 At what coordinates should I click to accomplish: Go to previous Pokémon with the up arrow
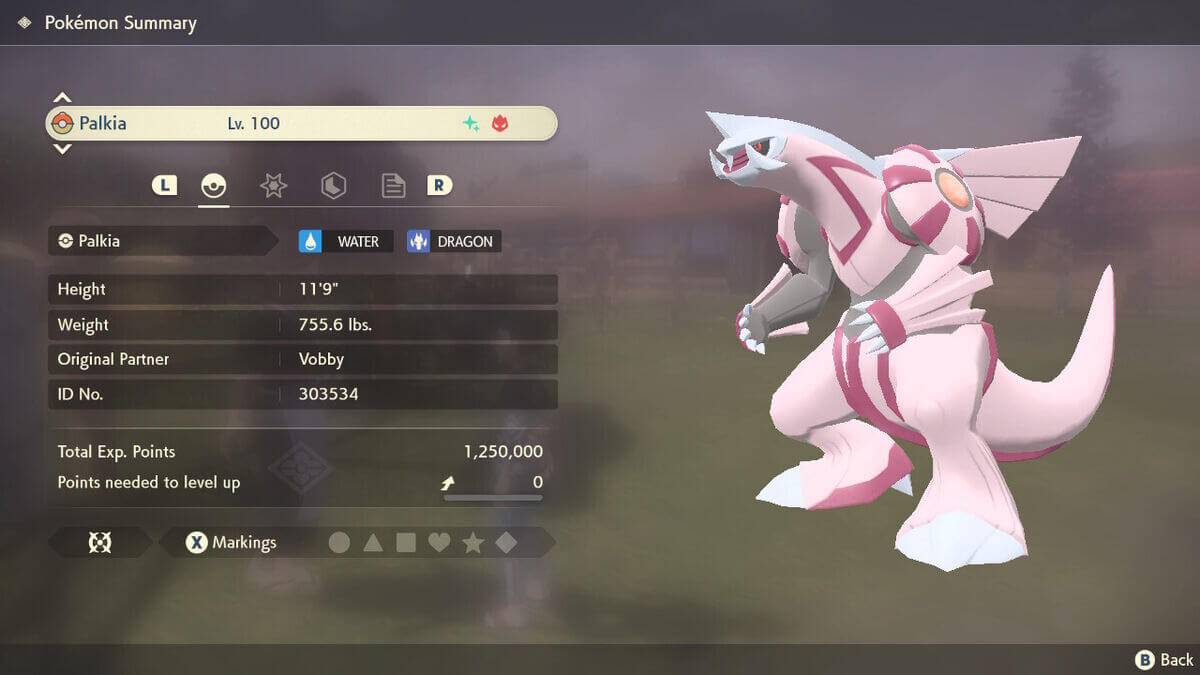click(x=62, y=98)
